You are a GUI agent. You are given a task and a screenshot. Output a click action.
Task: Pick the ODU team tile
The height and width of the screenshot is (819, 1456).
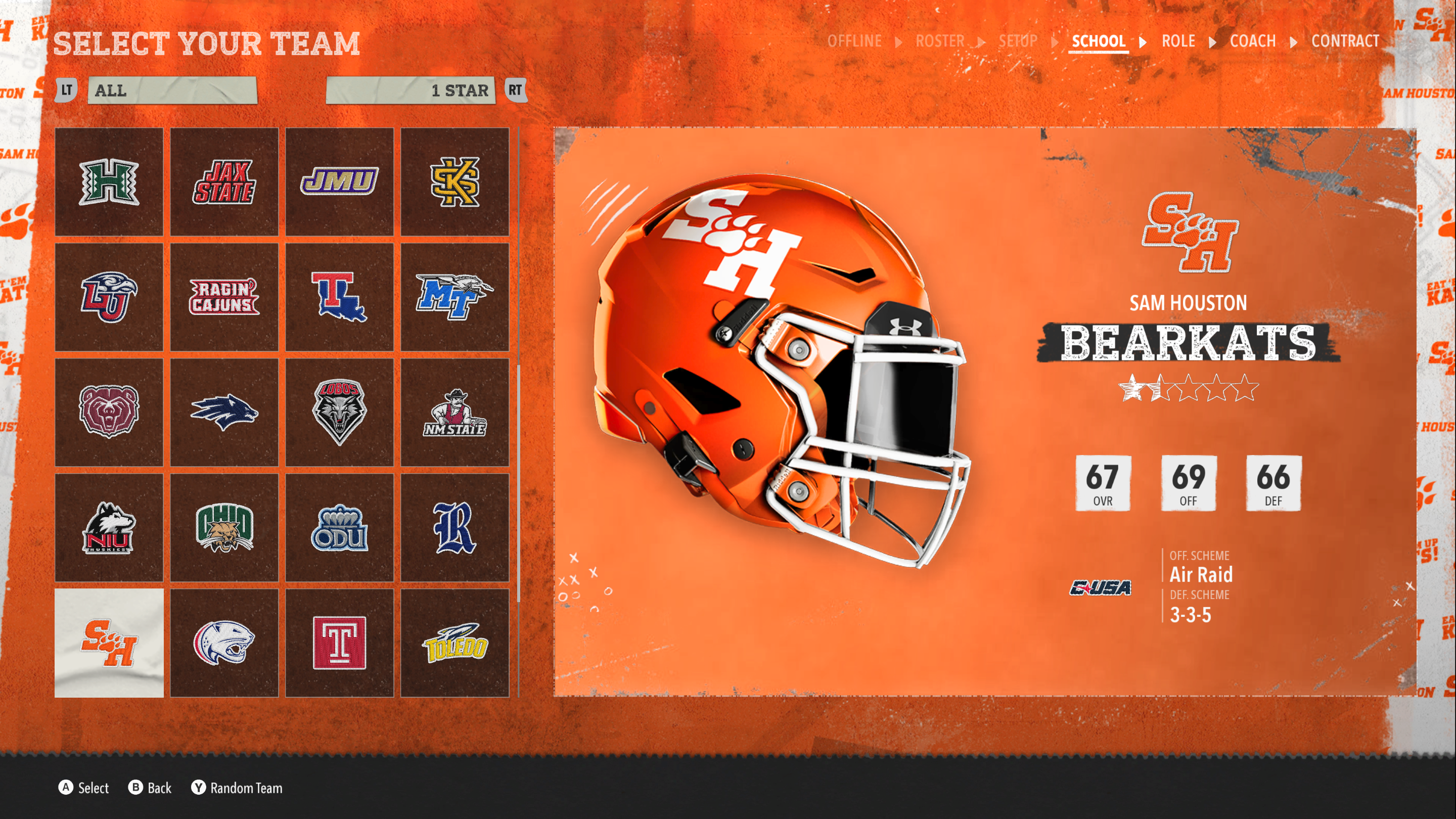coord(339,528)
